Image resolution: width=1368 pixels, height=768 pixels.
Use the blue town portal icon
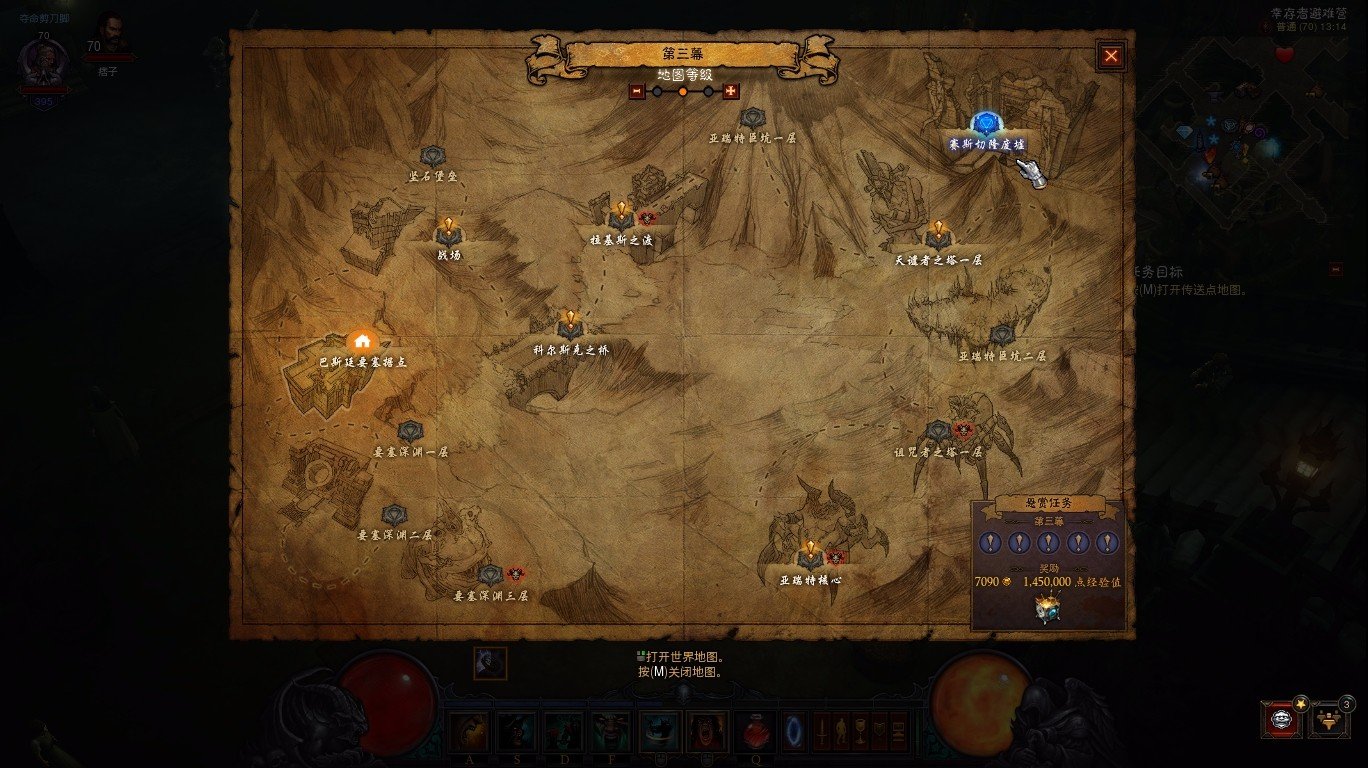pos(795,730)
